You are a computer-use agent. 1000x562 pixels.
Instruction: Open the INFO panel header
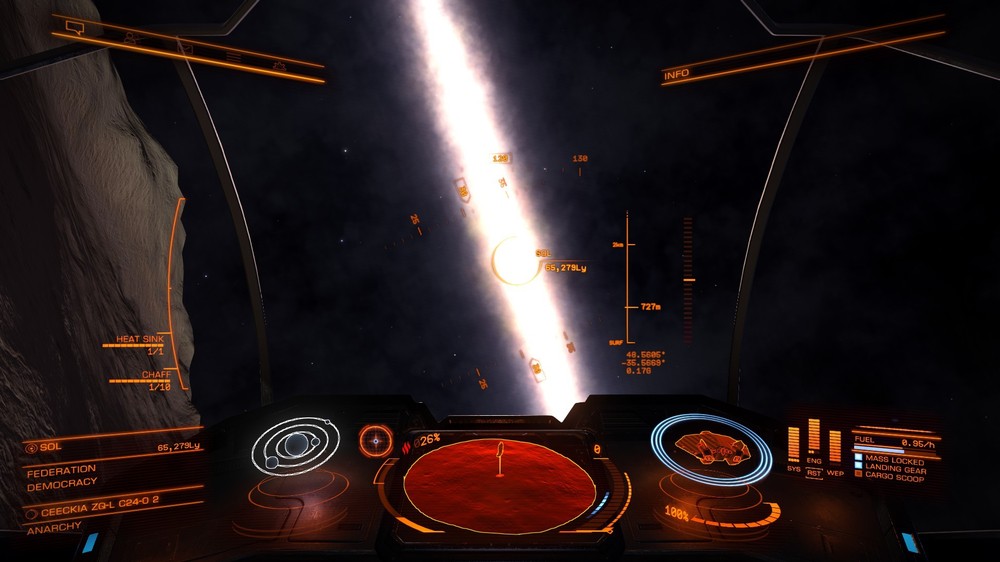tap(677, 73)
